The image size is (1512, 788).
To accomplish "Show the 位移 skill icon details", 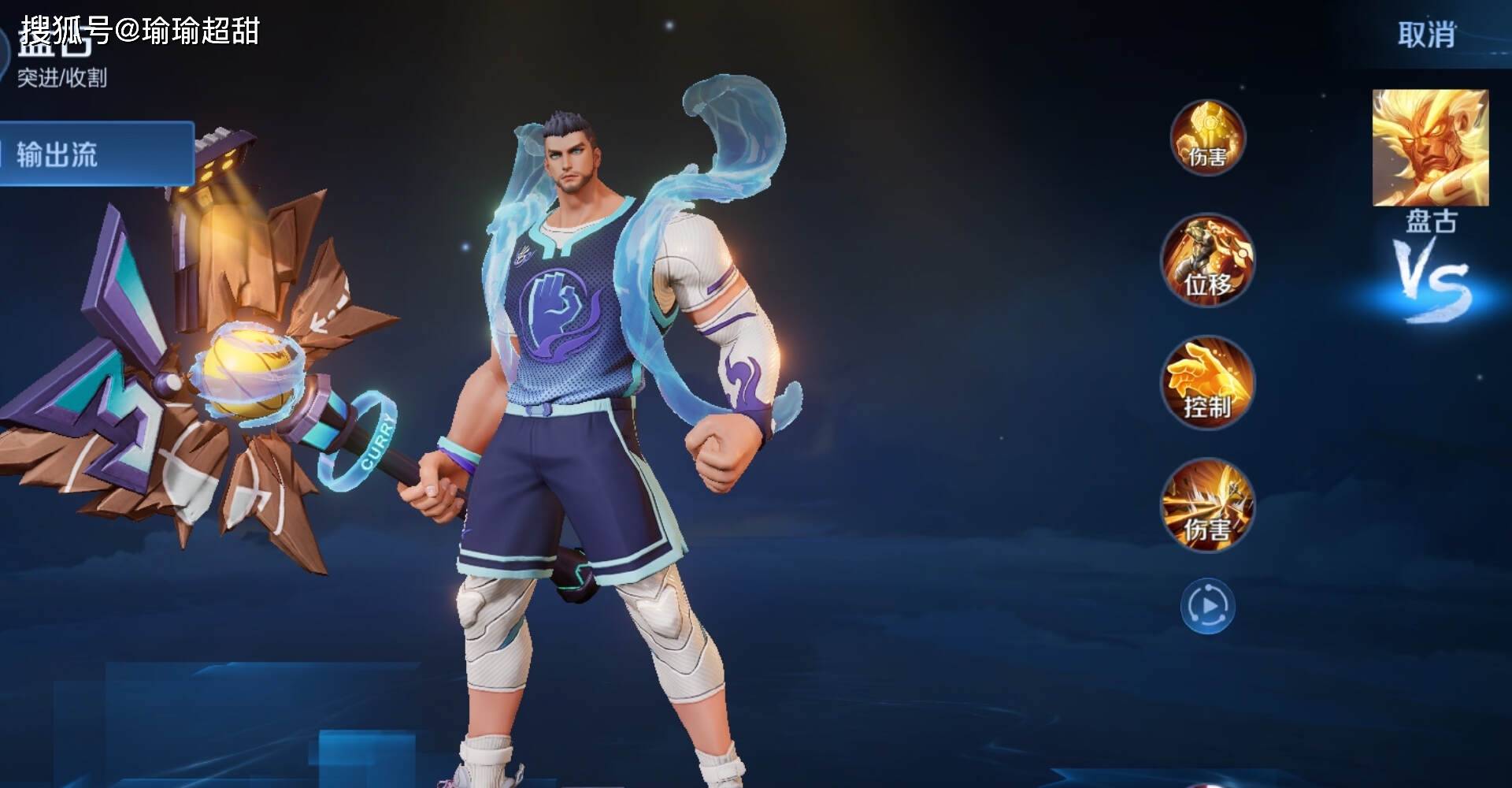I will coord(1207,261).
